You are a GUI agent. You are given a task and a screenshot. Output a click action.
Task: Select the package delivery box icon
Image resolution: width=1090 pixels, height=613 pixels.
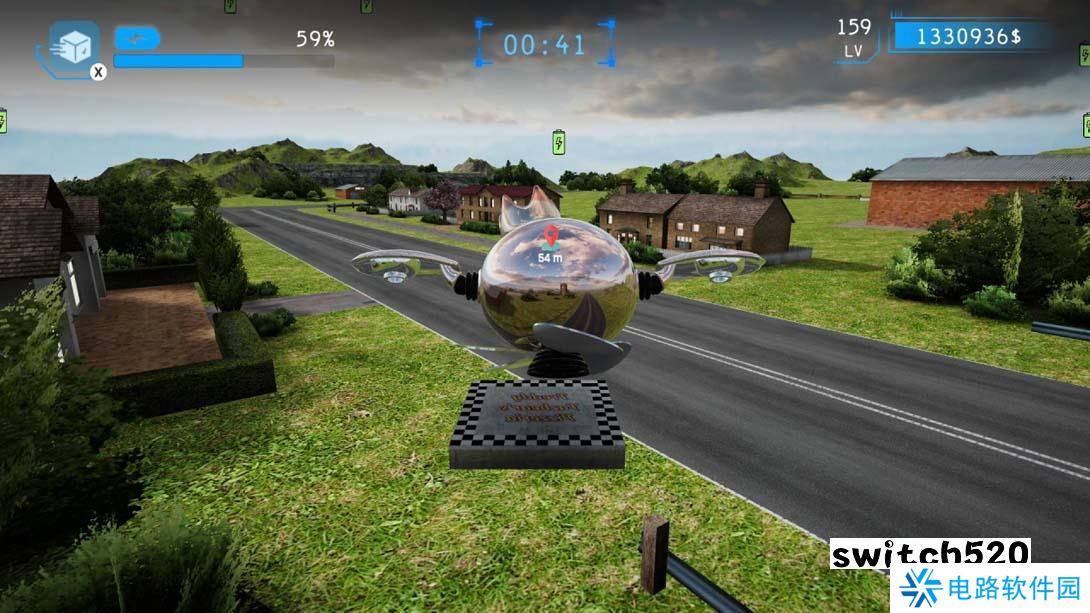[74, 45]
